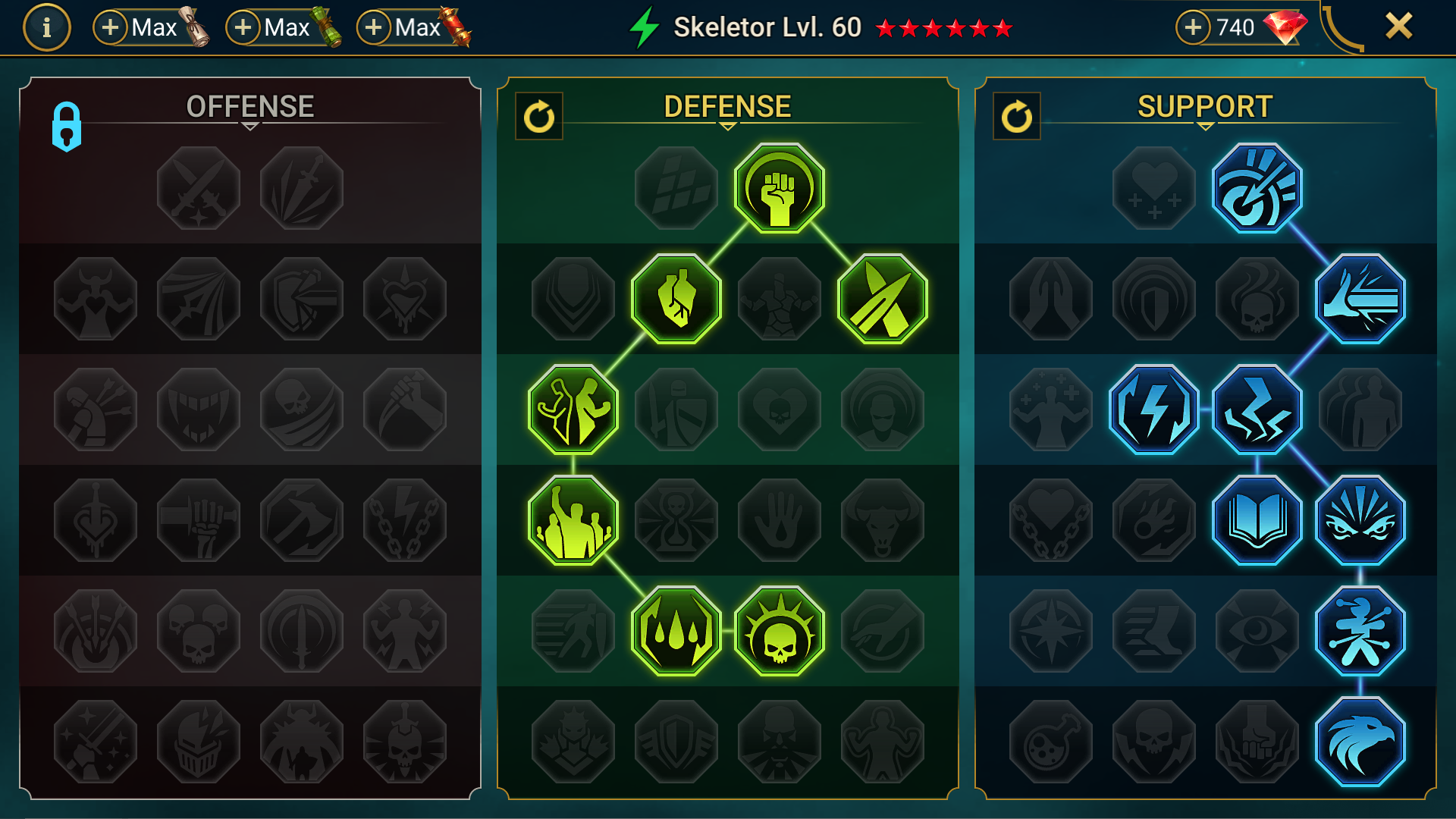The width and height of the screenshot is (1456, 819).
Task: Select the green heart mastery in Defense
Action: [675, 299]
